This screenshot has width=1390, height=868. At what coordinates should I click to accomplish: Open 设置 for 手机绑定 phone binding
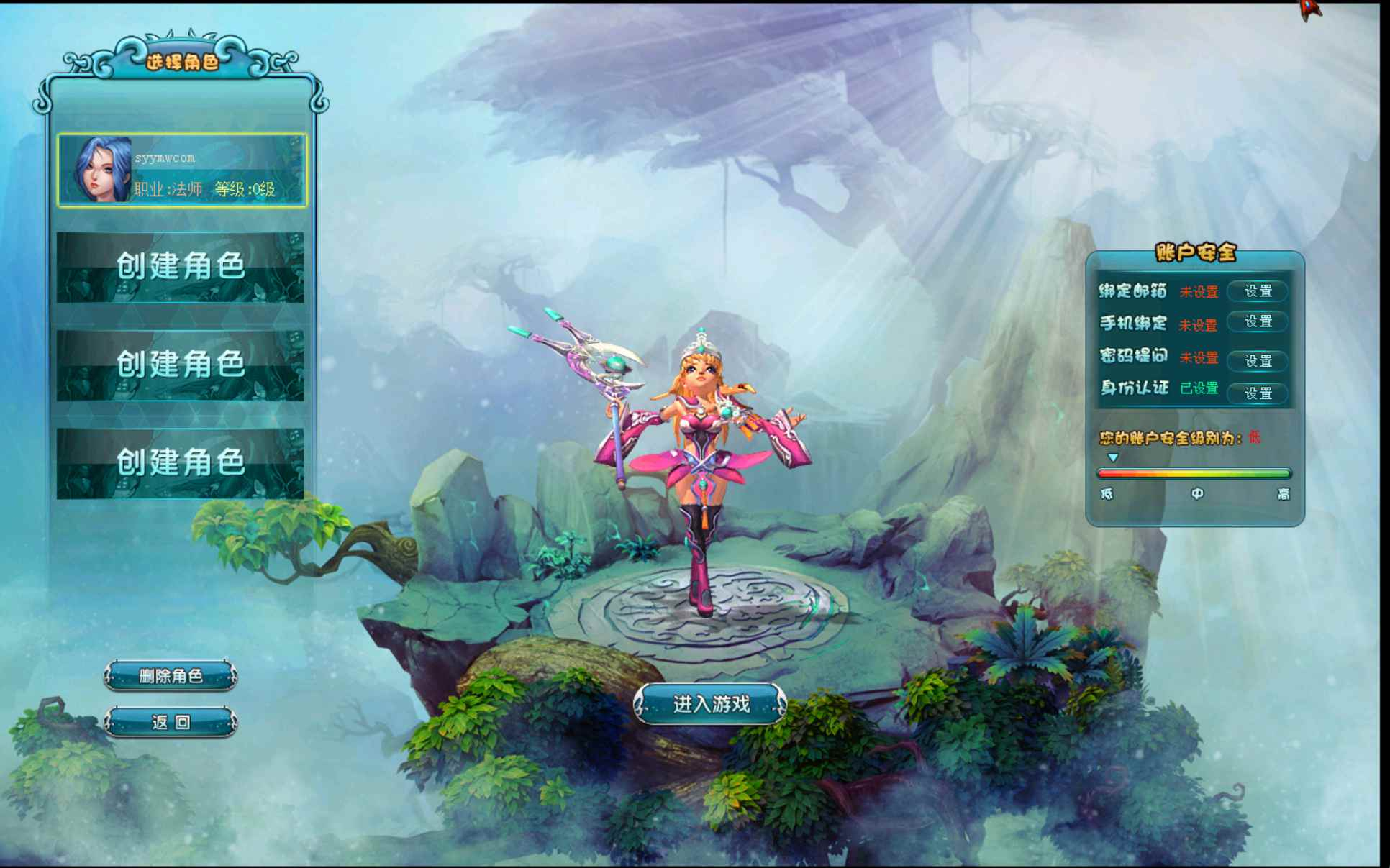click(1258, 322)
